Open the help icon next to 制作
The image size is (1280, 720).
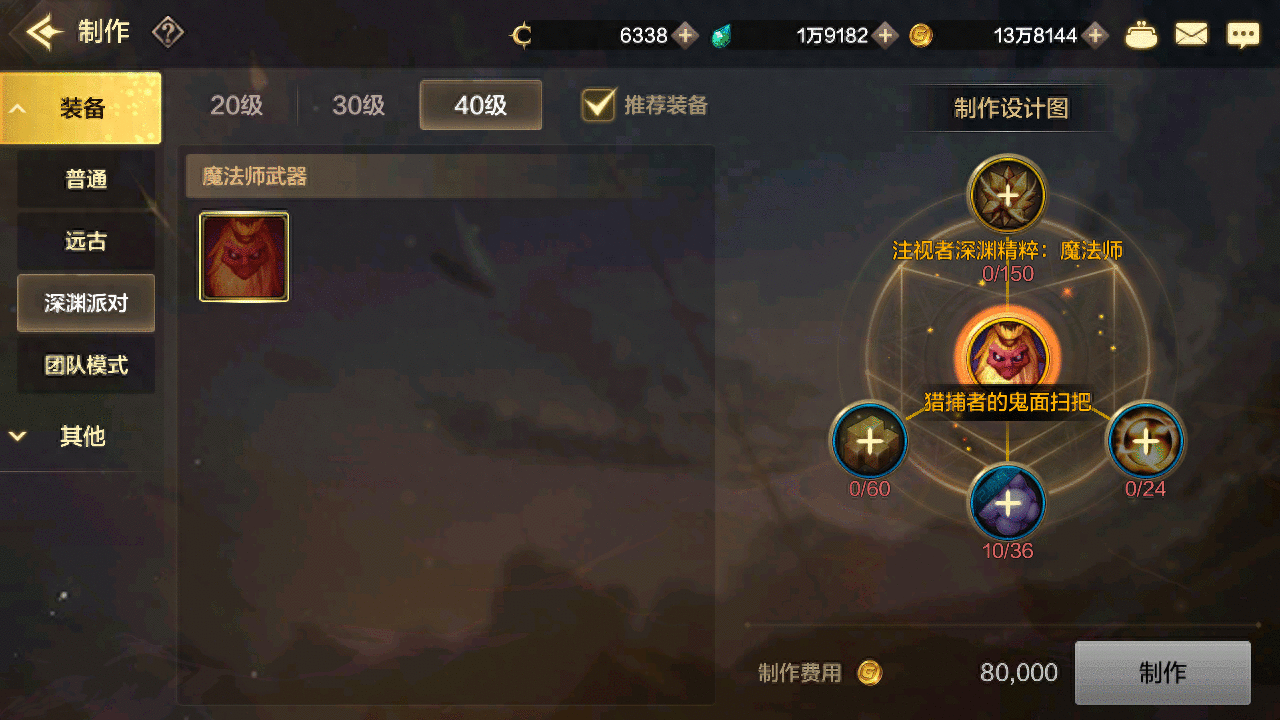(x=167, y=32)
